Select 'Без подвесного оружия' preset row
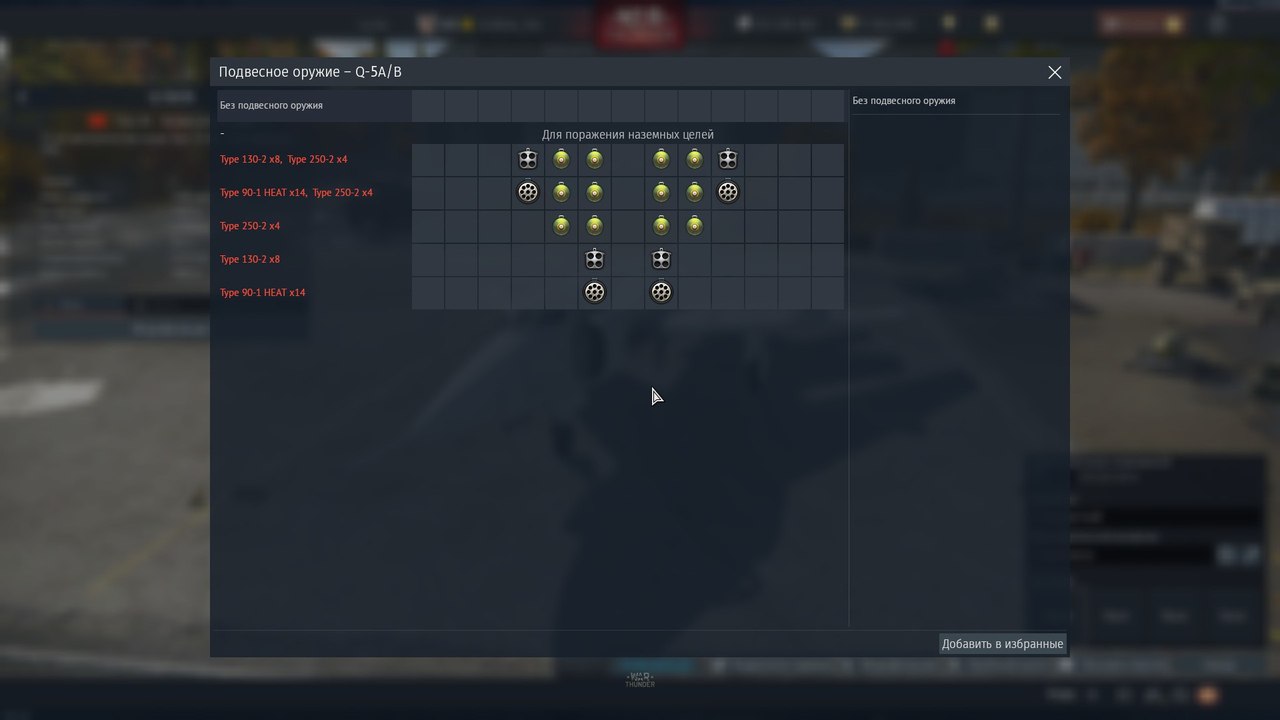The width and height of the screenshot is (1280, 720). pyautogui.click(x=272, y=105)
